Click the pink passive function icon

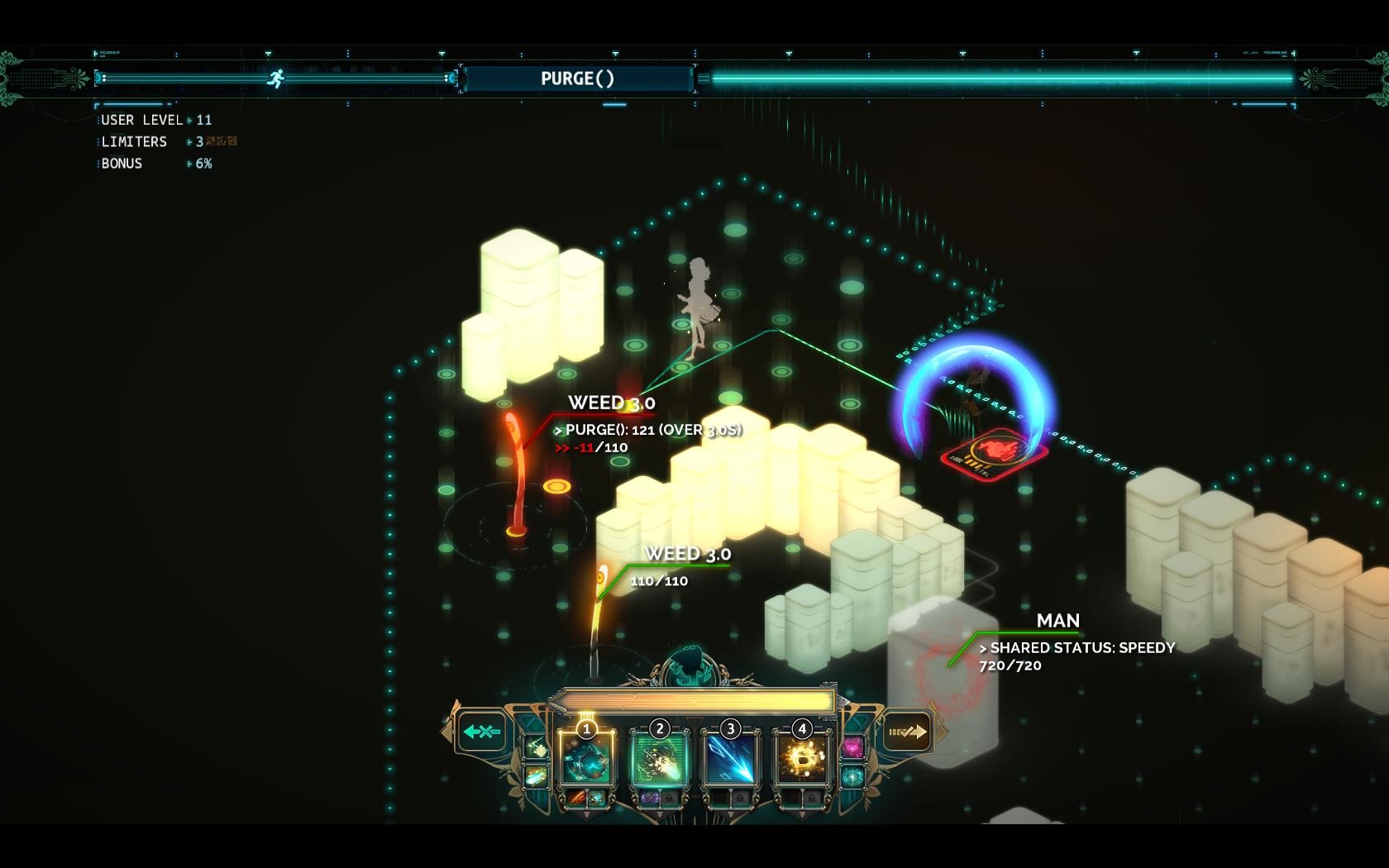coord(852,748)
